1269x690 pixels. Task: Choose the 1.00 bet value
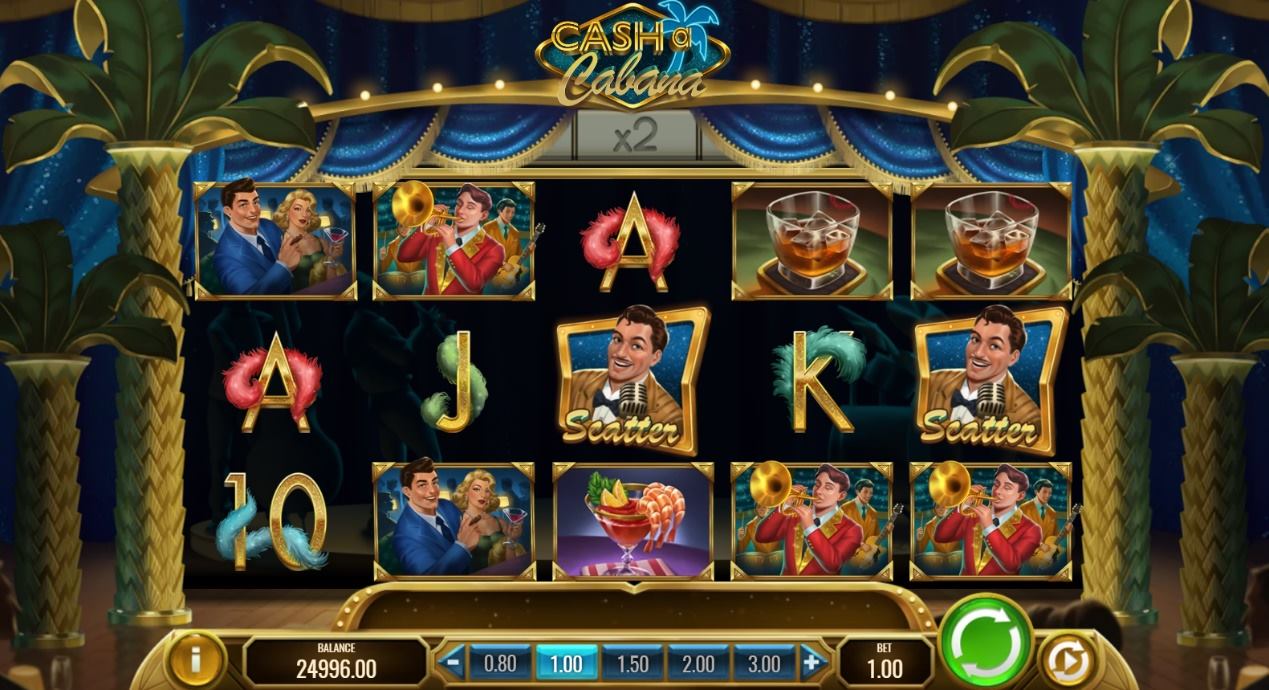coord(566,663)
